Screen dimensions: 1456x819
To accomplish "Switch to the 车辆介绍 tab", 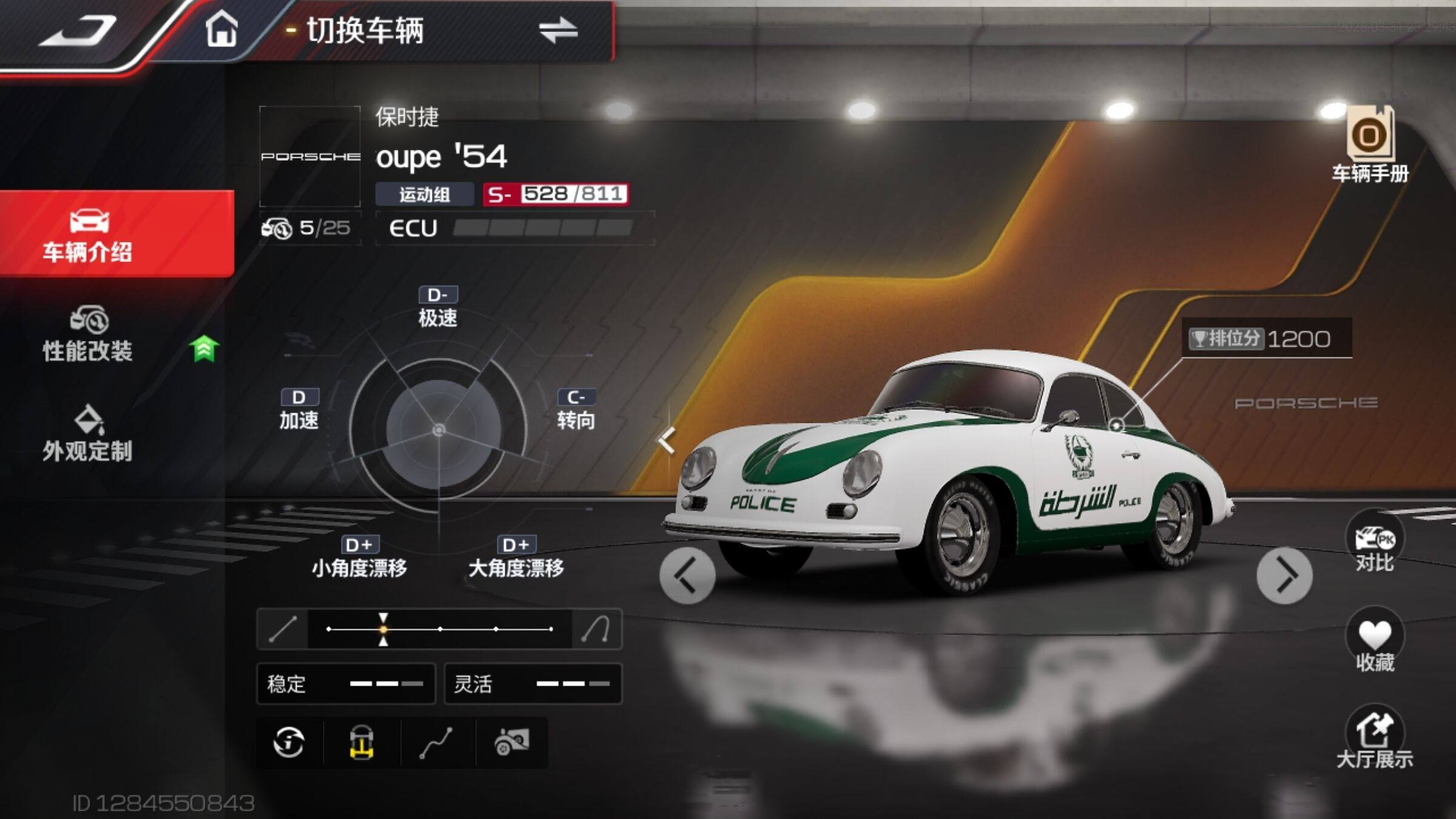I will click(89, 235).
